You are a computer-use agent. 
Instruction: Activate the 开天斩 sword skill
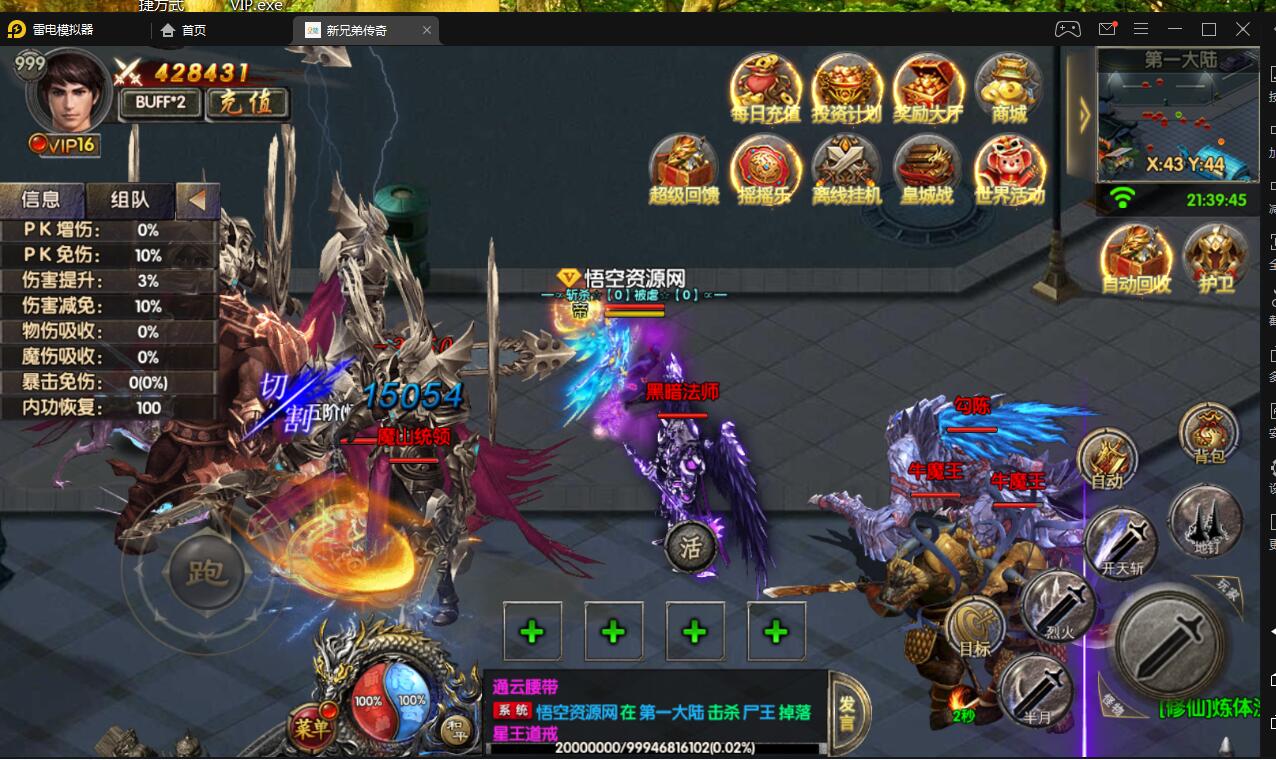[1122, 543]
